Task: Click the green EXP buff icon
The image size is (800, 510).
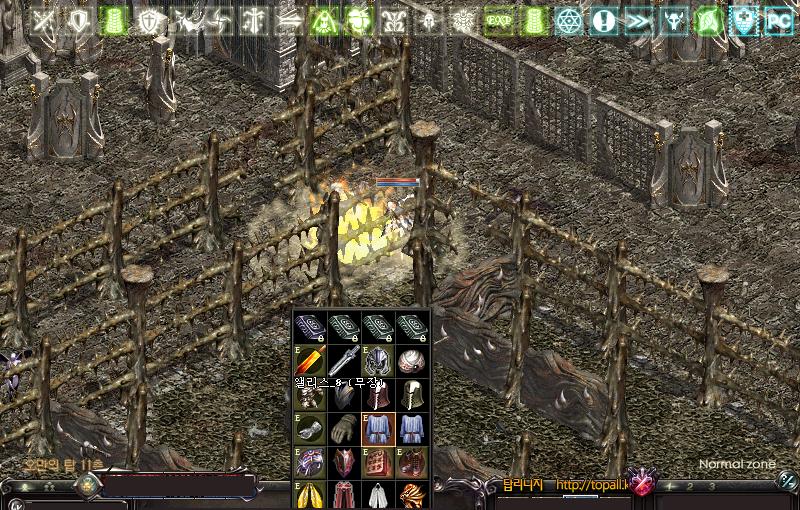Action: pyautogui.click(x=497, y=21)
